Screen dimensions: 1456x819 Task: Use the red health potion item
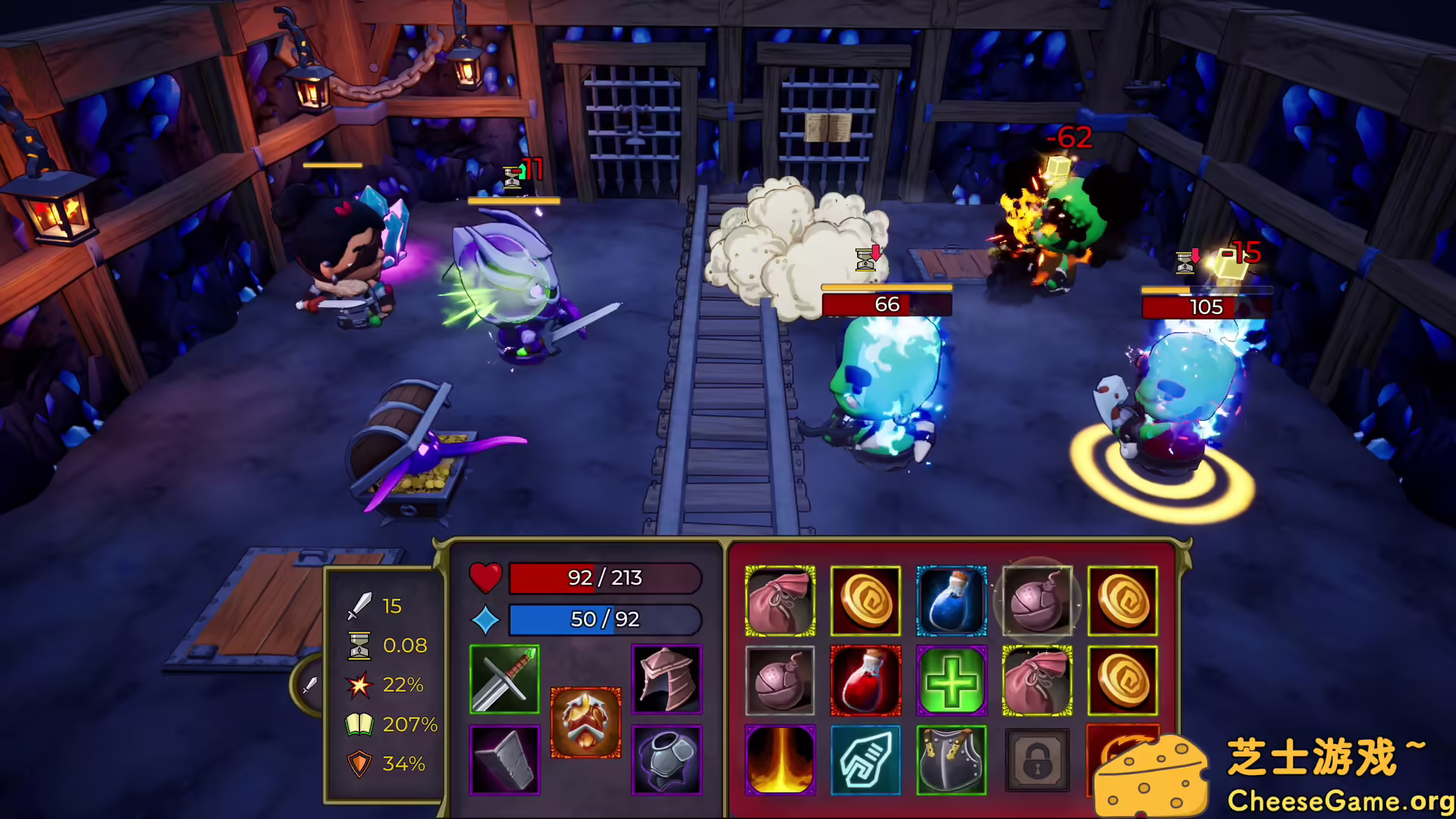[x=865, y=680]
